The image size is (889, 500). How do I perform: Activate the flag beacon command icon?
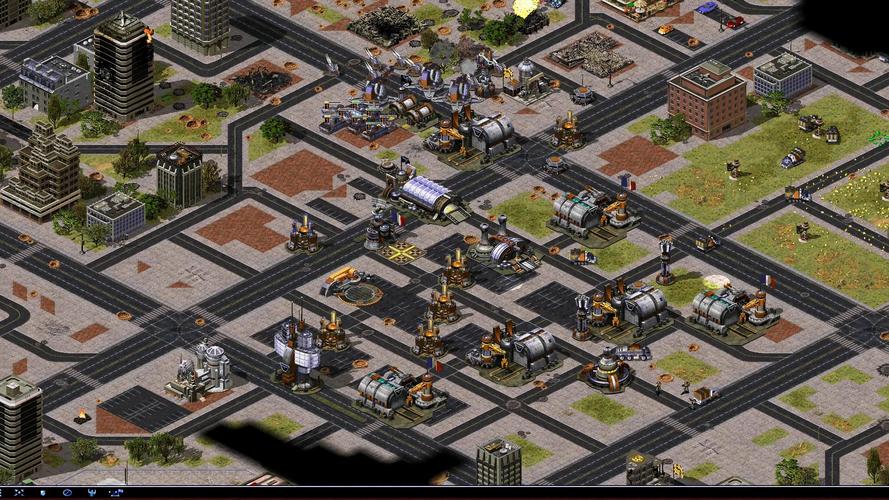point(117,492)
